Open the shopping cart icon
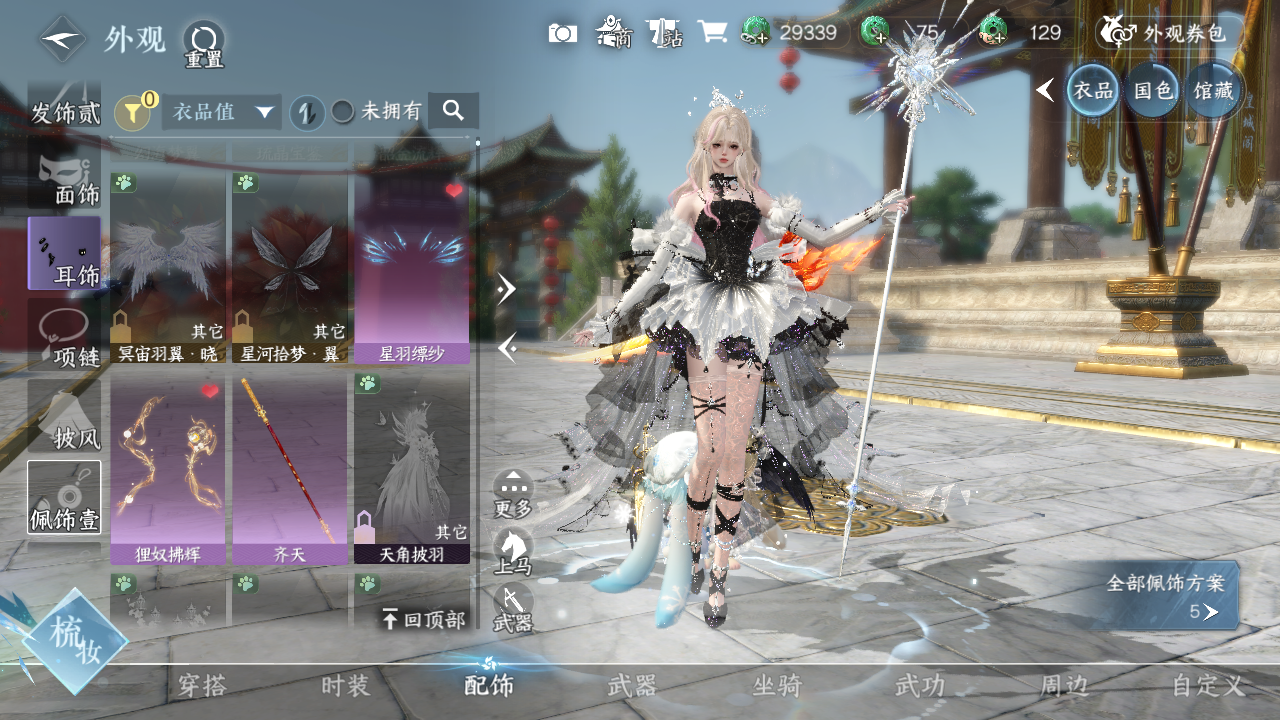Image resolution: width=1280 pixels, height=720 pixels. [712, 32]
